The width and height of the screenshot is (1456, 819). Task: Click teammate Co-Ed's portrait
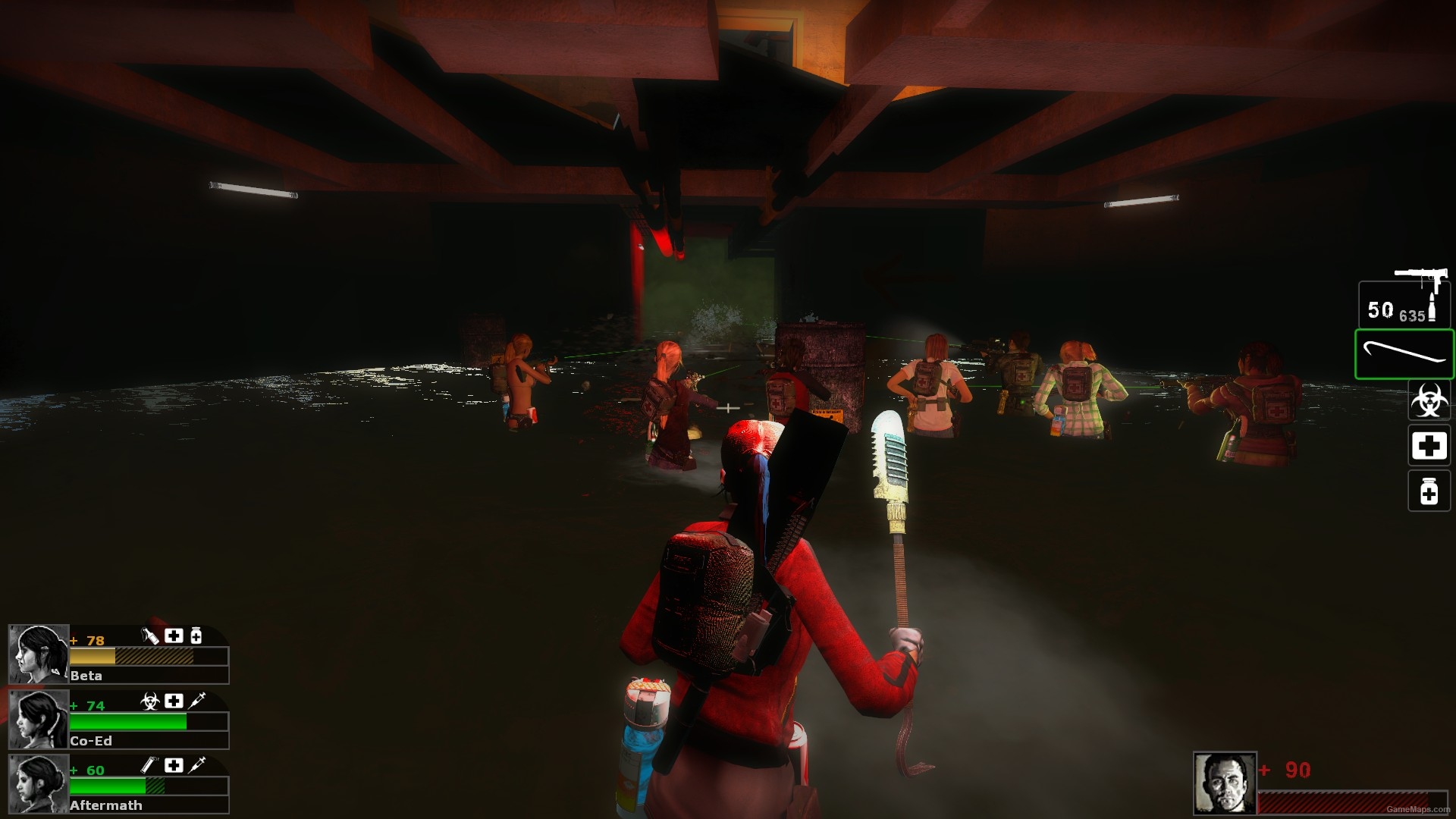coord(38,719)
